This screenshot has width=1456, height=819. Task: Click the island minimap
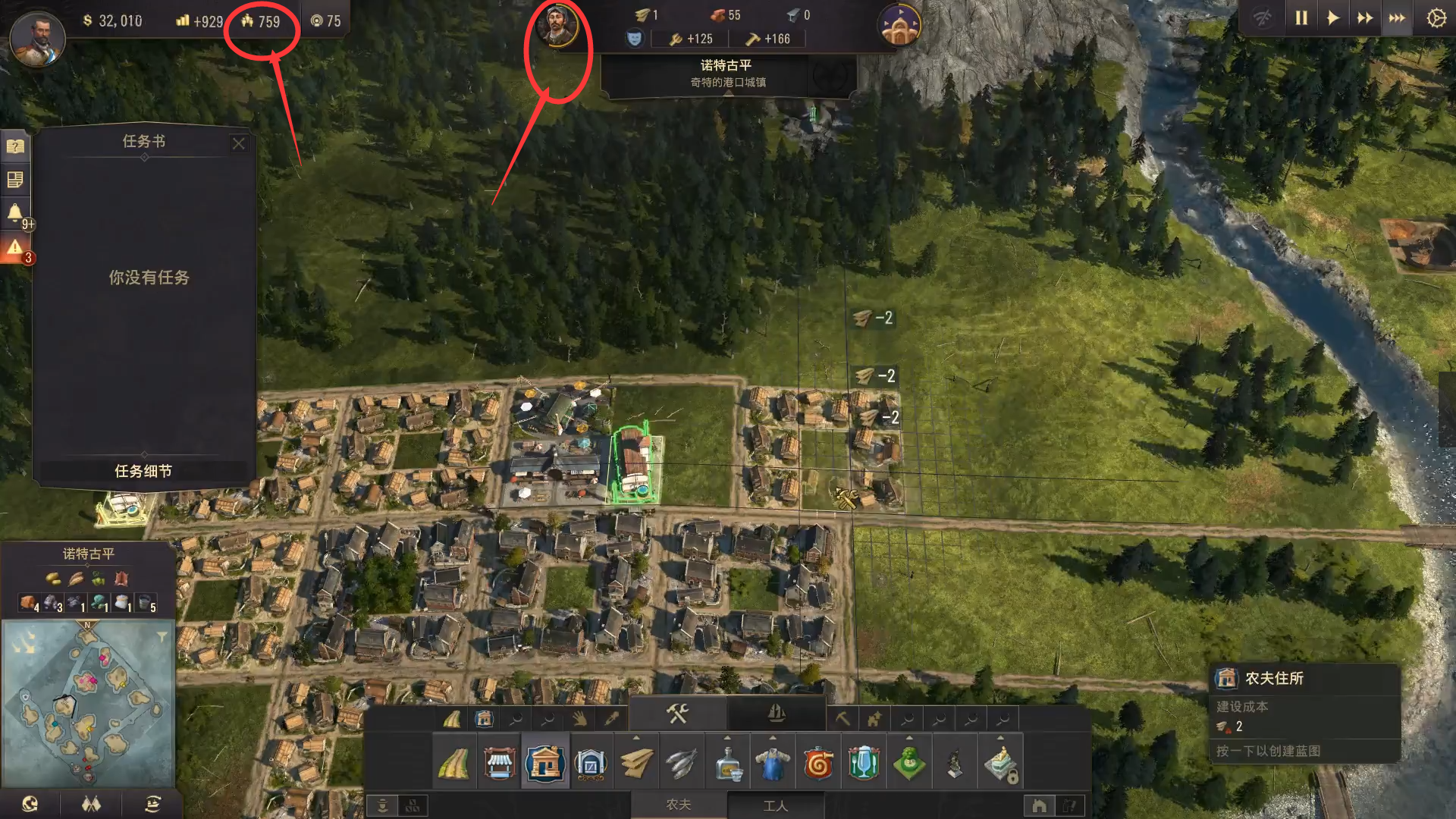[88, 703]
